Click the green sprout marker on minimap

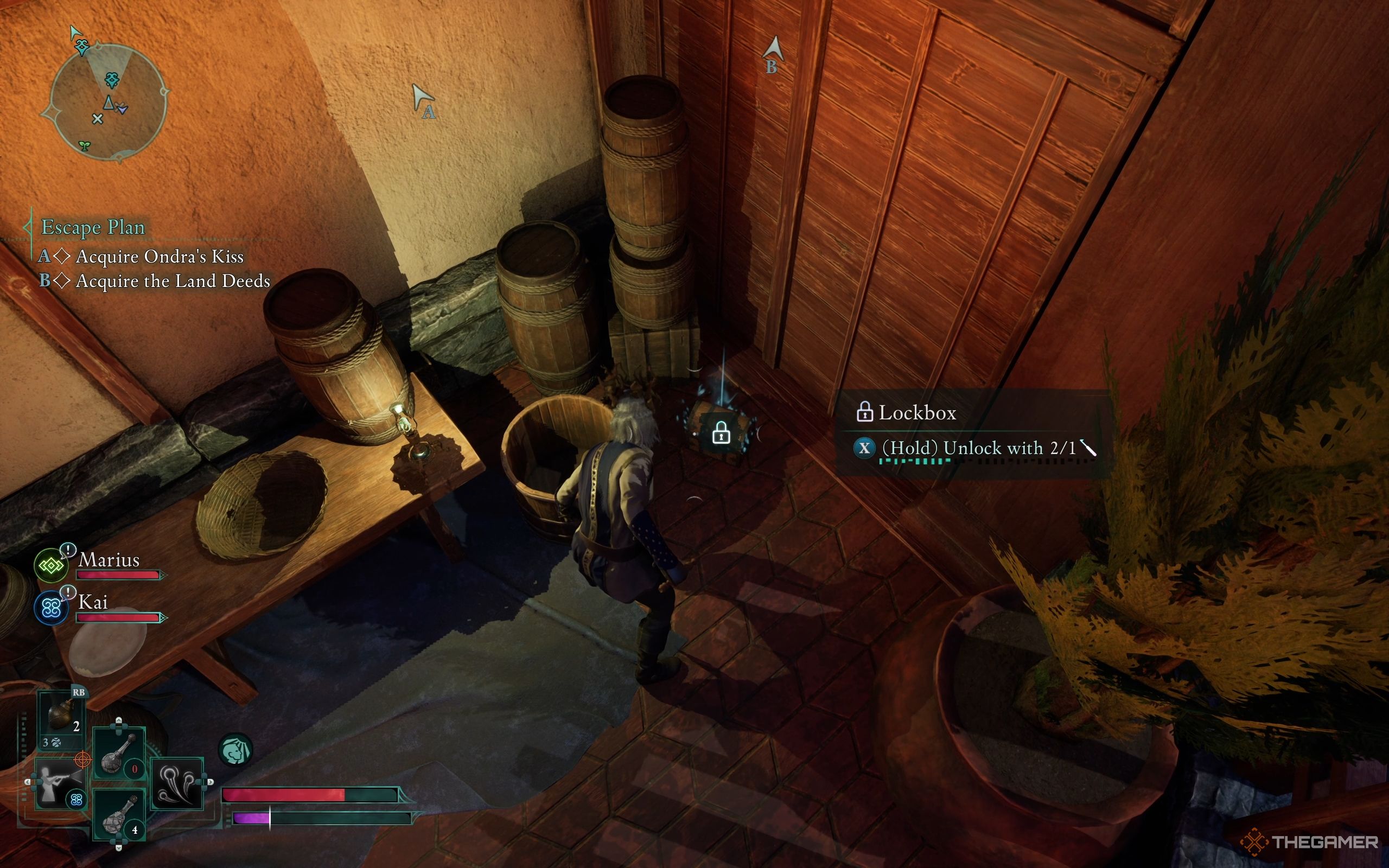[x=85, y=145]
